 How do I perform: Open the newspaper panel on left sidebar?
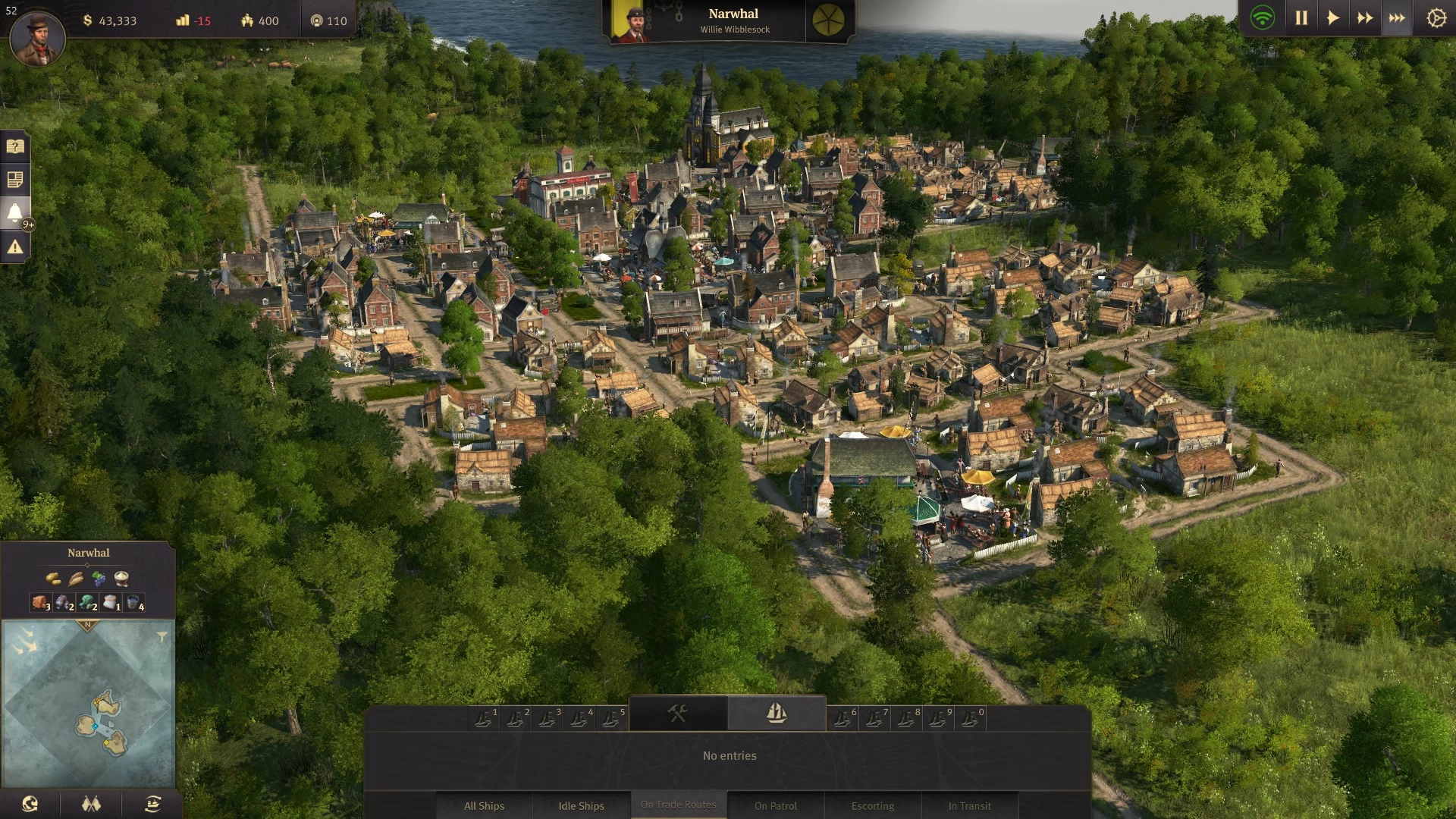(14, 180)
